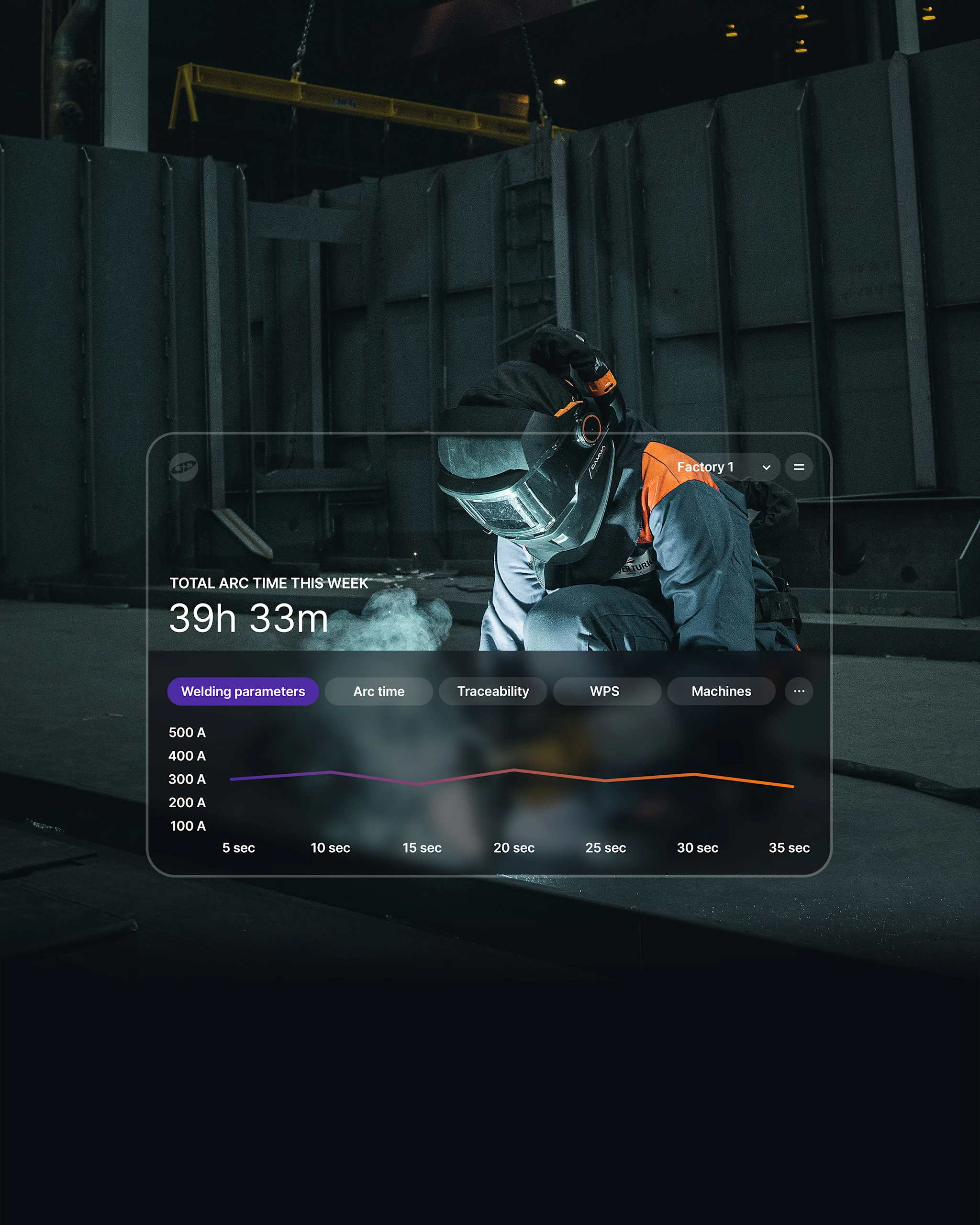Switch on the Machines view
The height and width of the screenshot is (1225, 980).
pos(722,691)
